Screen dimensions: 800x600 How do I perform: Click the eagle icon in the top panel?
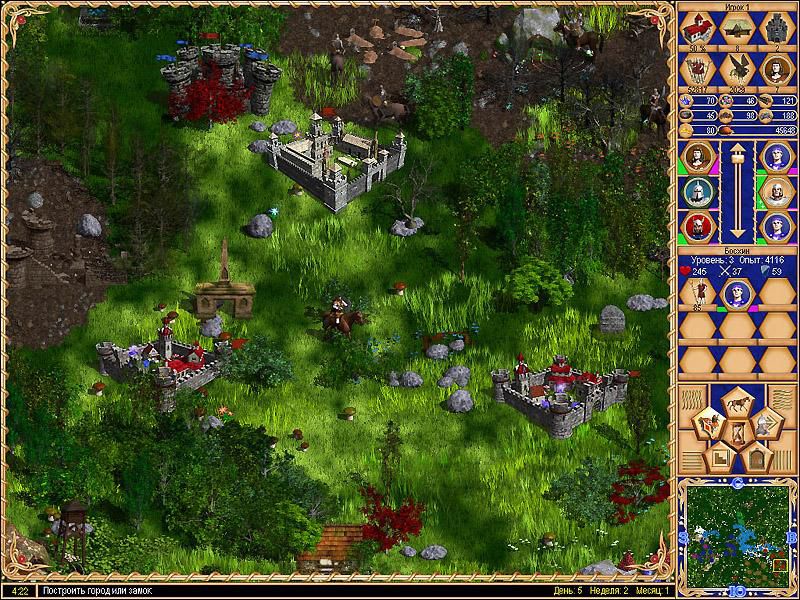[x=738, y=69]
